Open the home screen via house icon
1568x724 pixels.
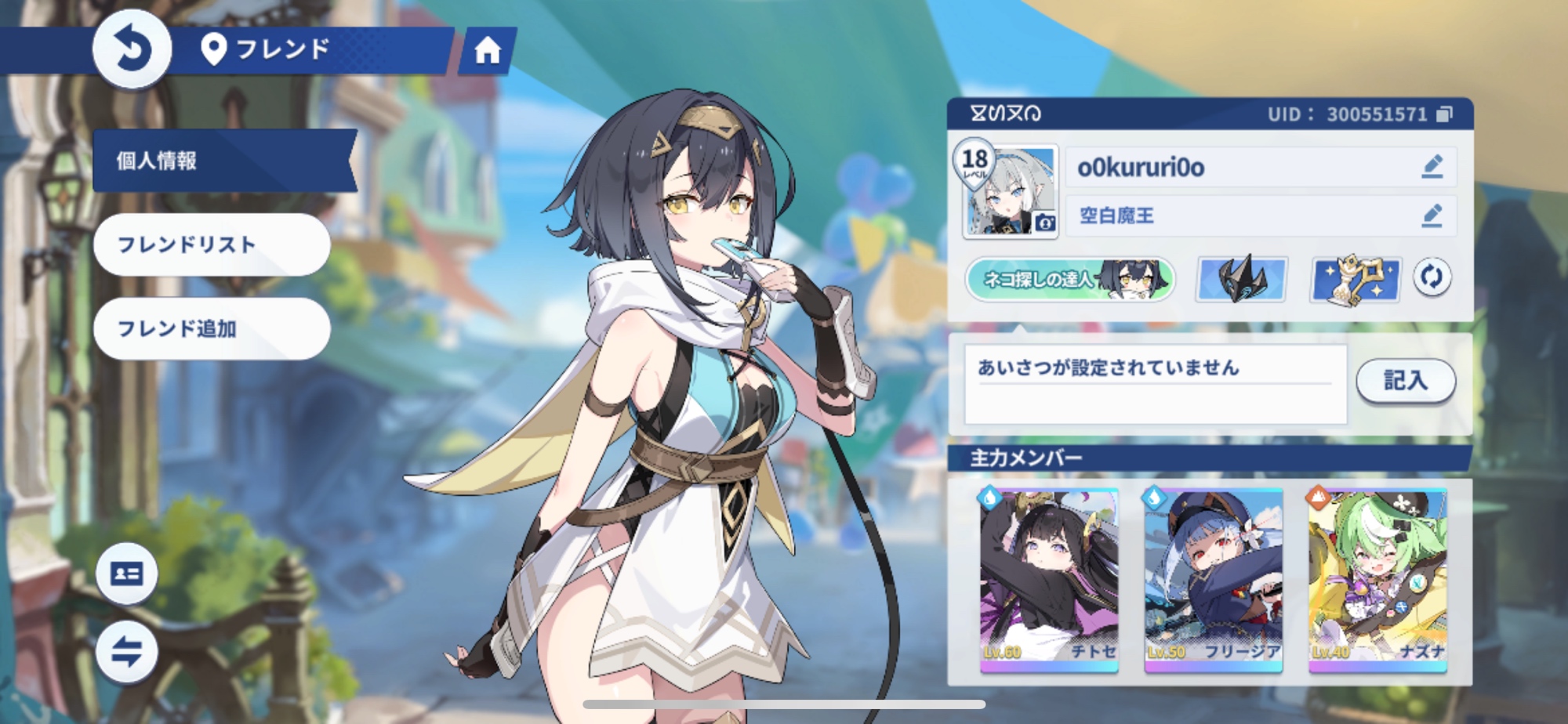(487, 51)
